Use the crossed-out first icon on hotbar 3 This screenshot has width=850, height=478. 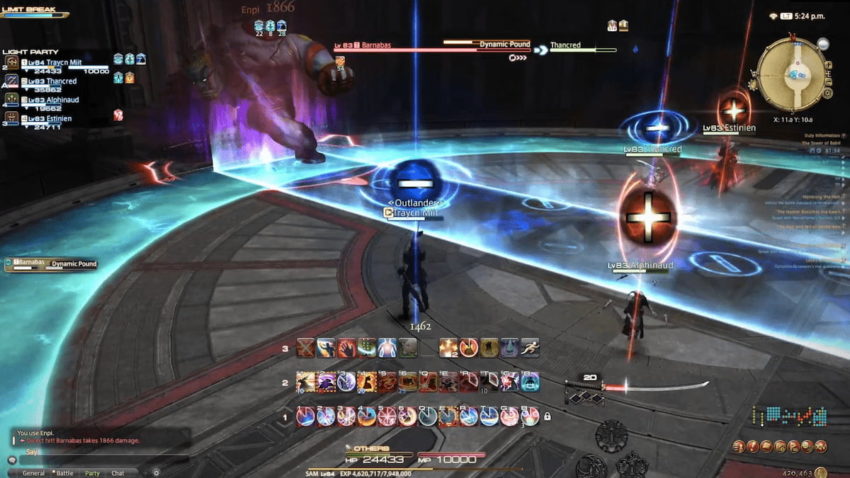[304, 348]
